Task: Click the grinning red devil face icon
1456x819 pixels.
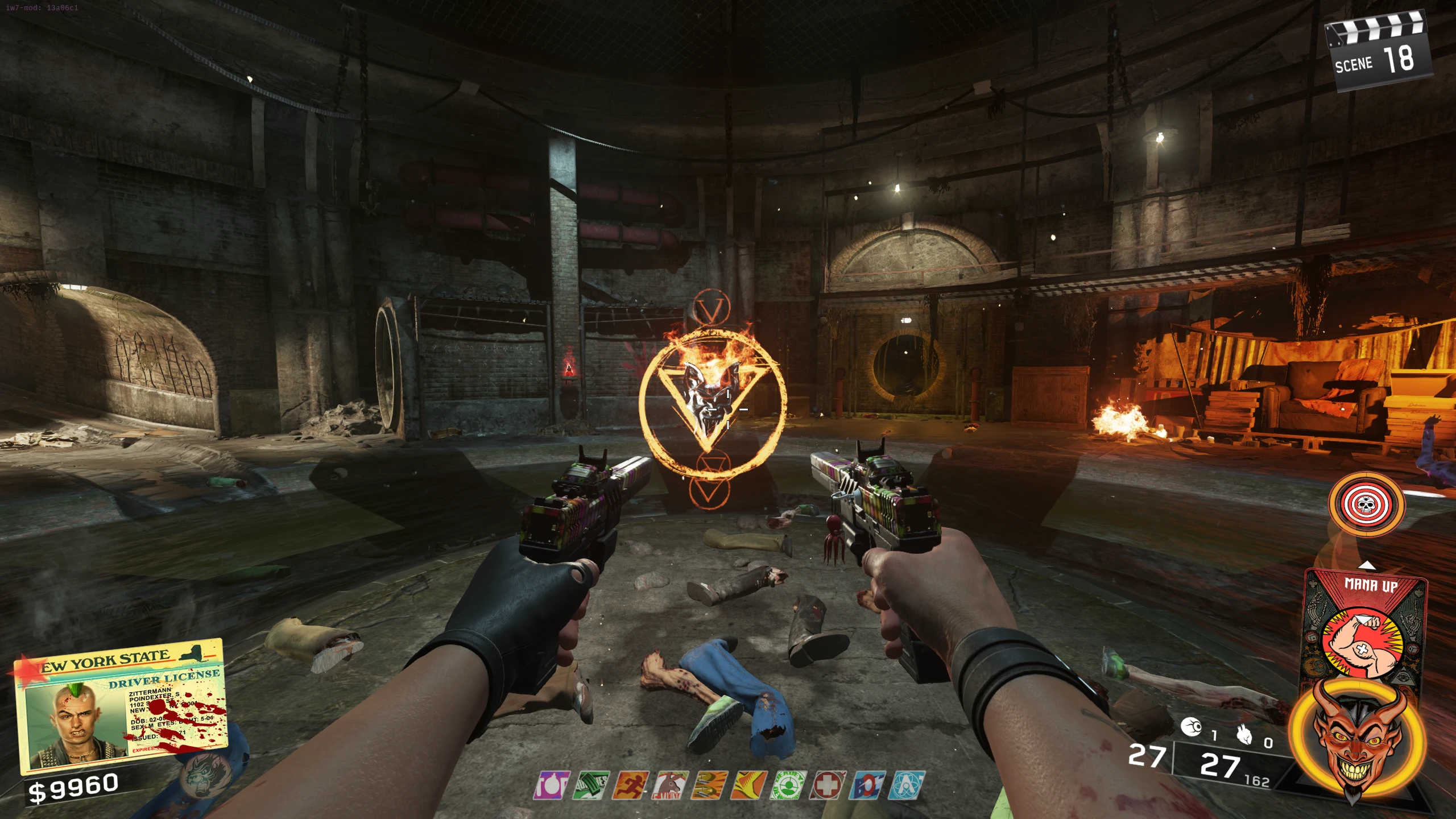Action: point(1356,739)
